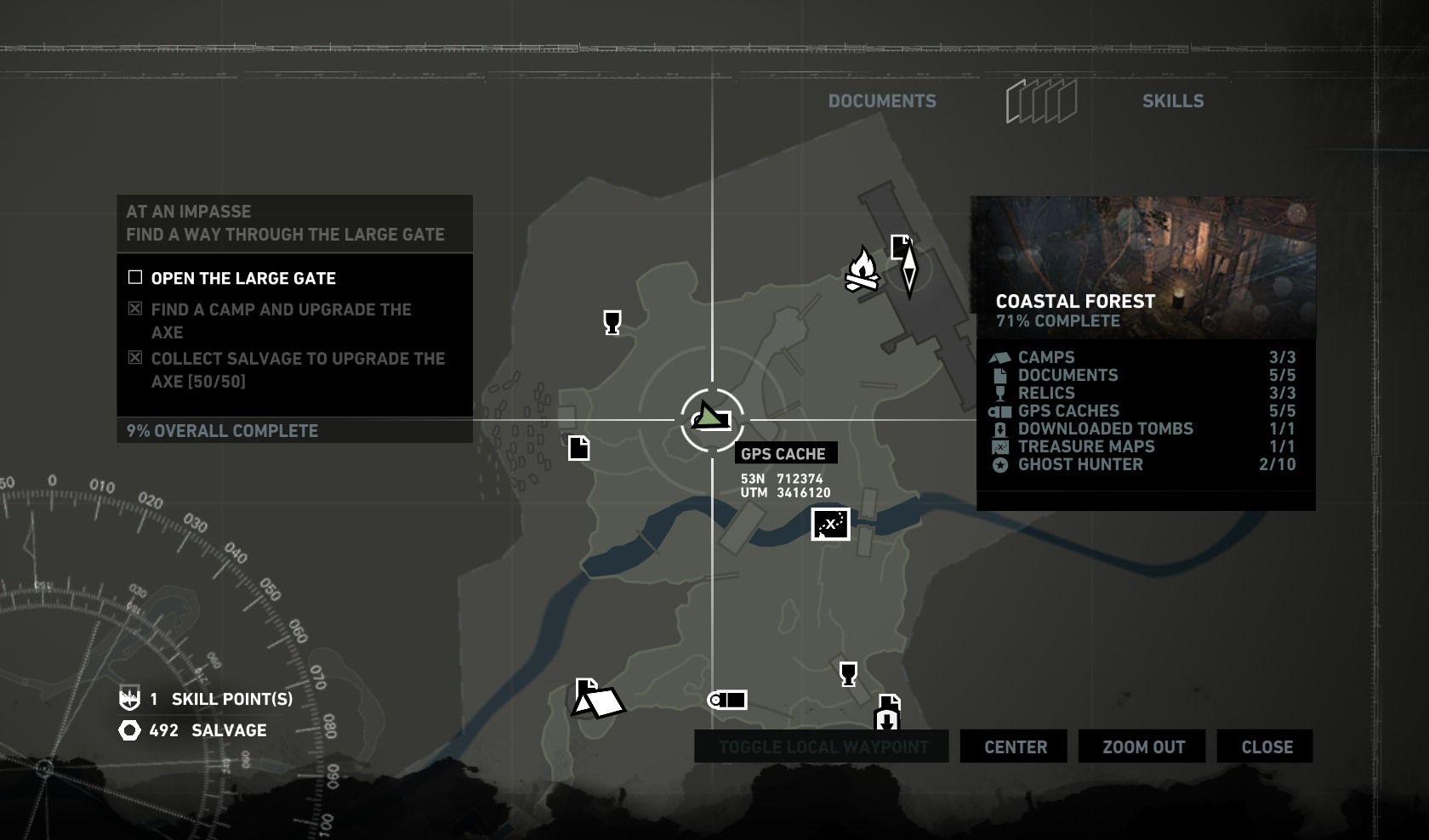This screenshot has width=1429, height=840.
Task: Open the document icon beside the campfire
Action: point(902,247)
